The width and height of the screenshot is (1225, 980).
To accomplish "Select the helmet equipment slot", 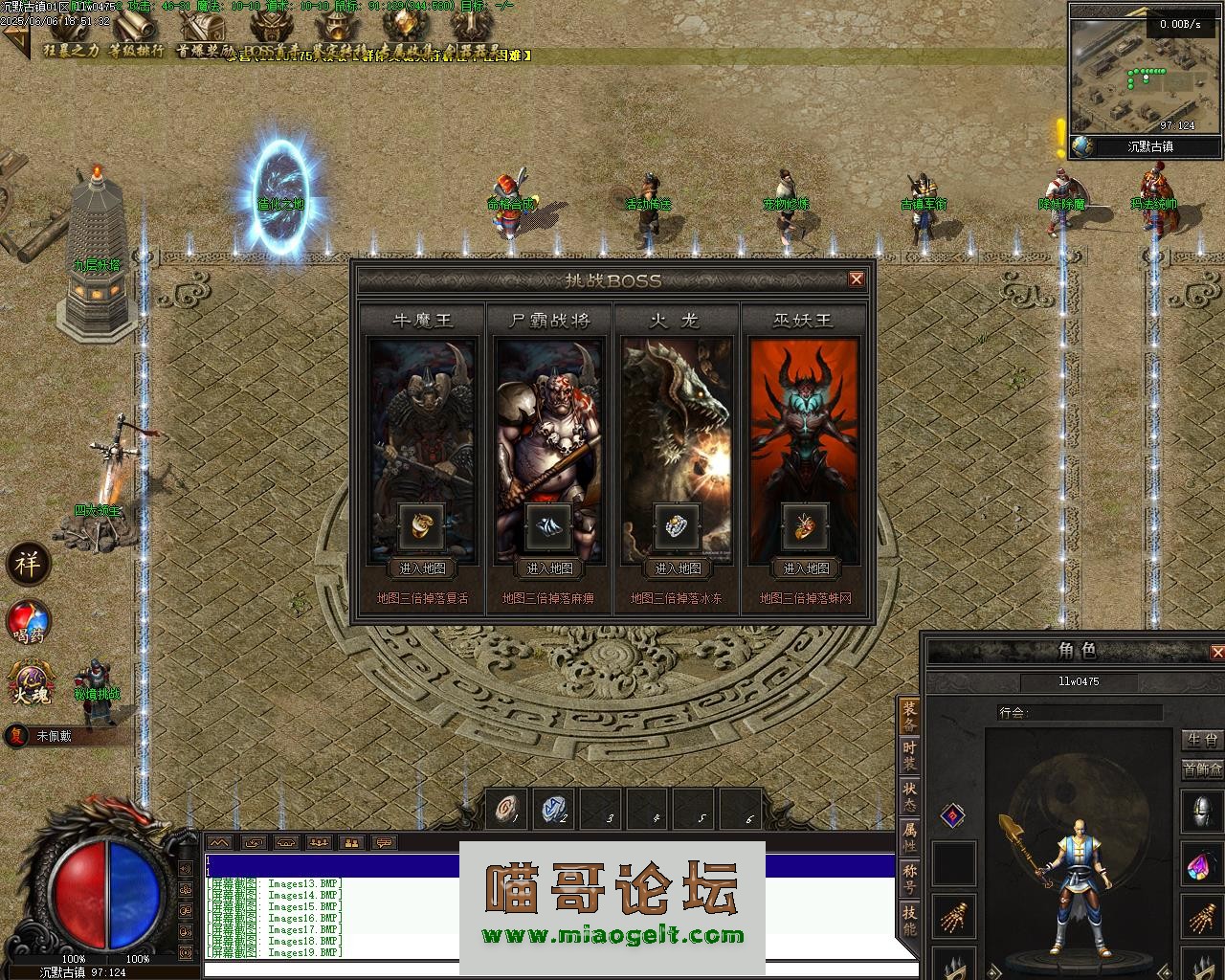I will tap(1202, 812).
